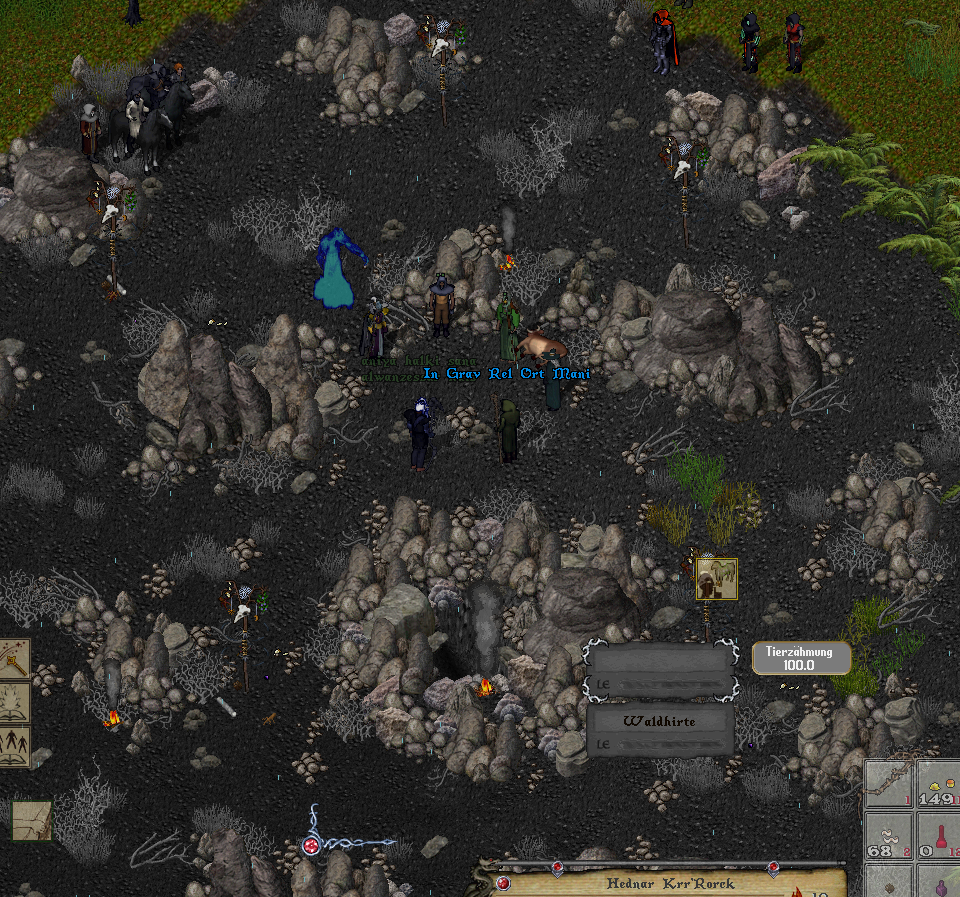Image resolution: width=960 pixels, height=897 pixels.
Task: Open the parchment map thumbnail
Action: click(31, 820)
